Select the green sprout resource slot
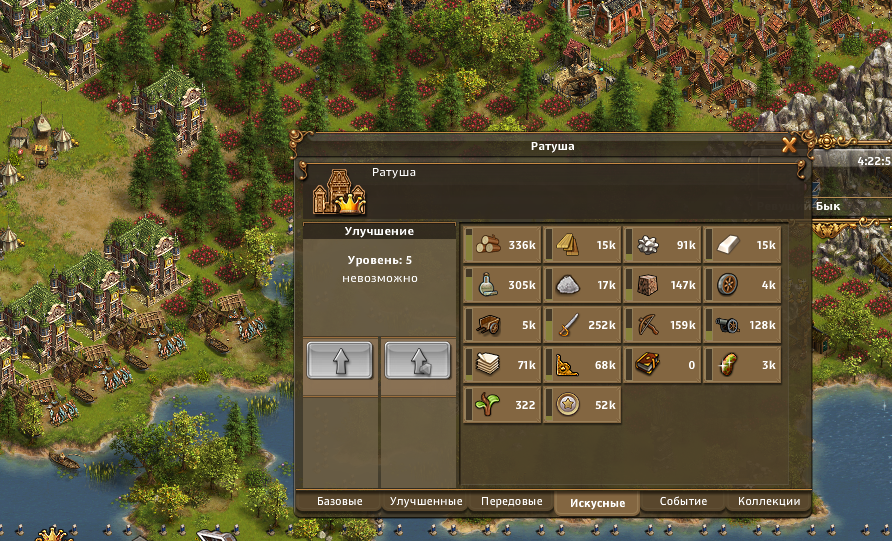 click(x=503, y=405)
